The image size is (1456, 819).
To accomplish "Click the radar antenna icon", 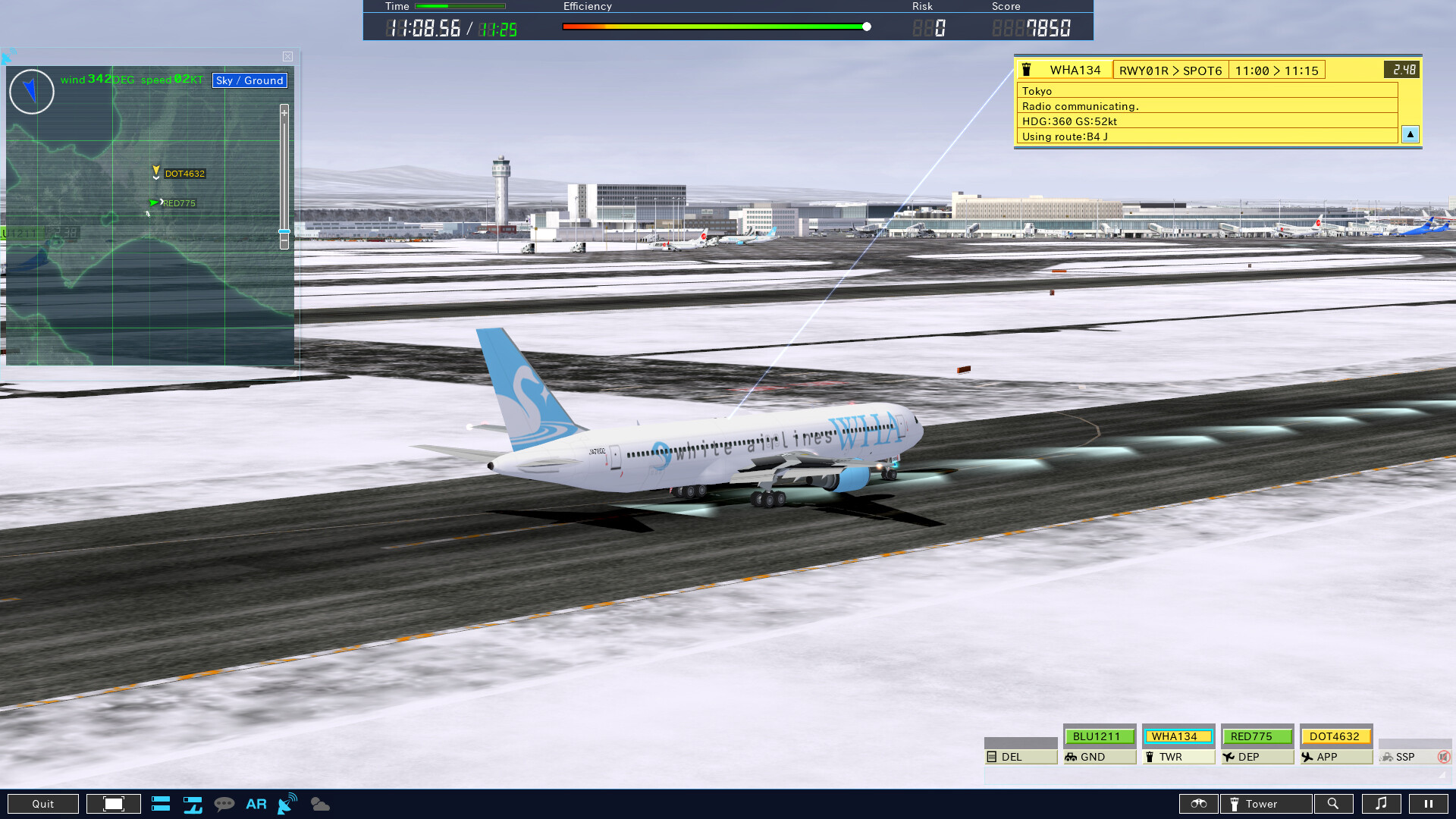I will click(286, 803).
